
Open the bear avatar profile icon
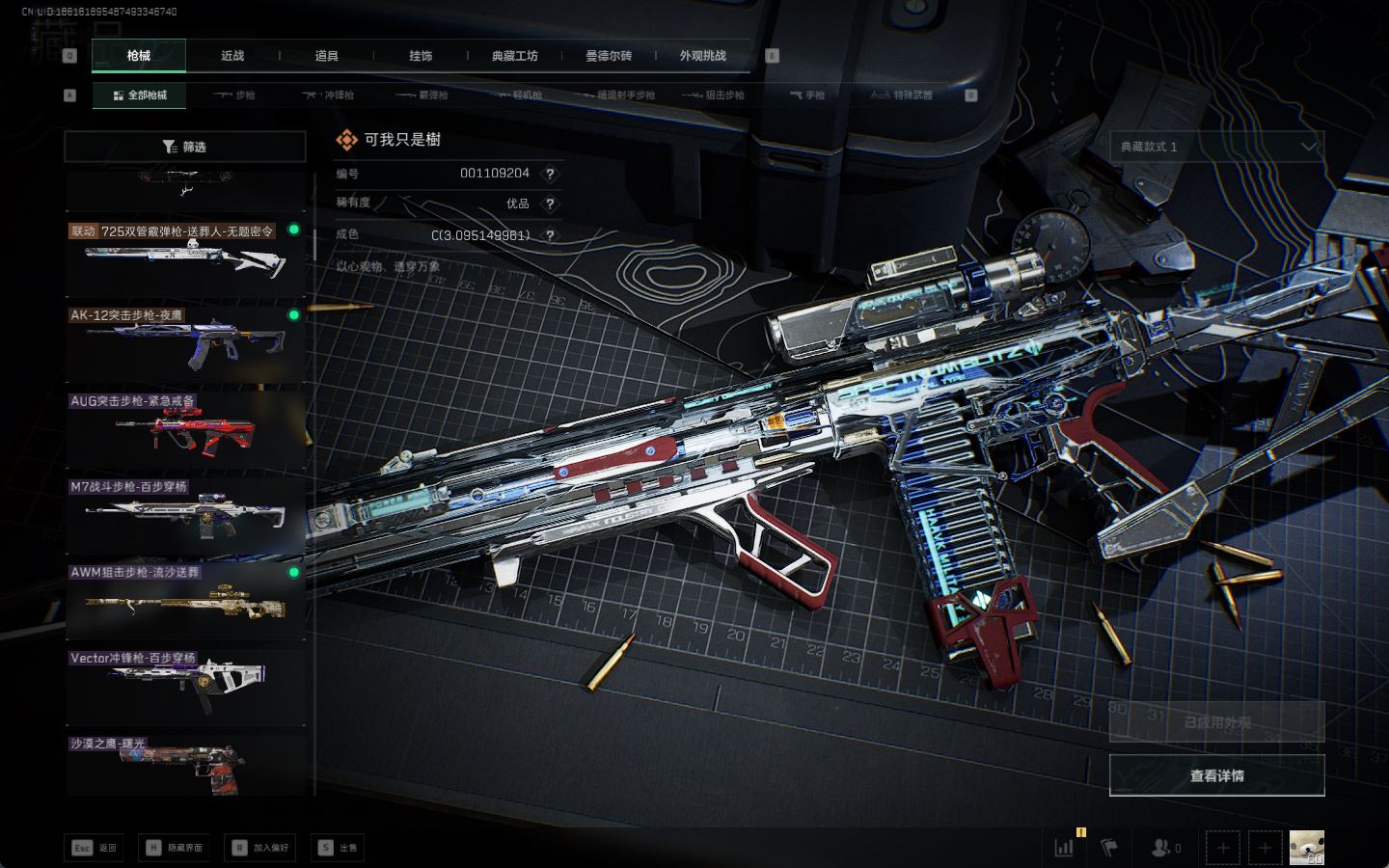tap(1306, 848)
